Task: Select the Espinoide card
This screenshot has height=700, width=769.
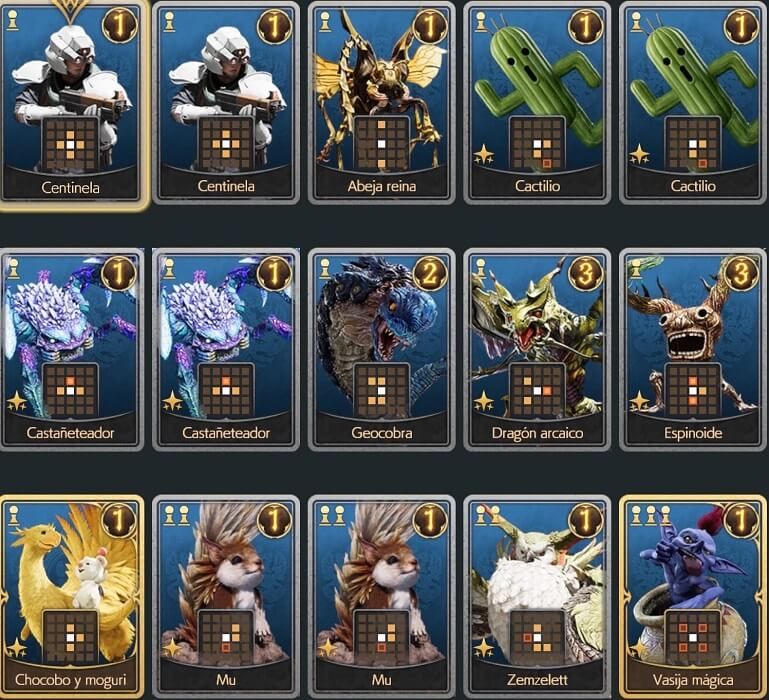Action: 692,348
